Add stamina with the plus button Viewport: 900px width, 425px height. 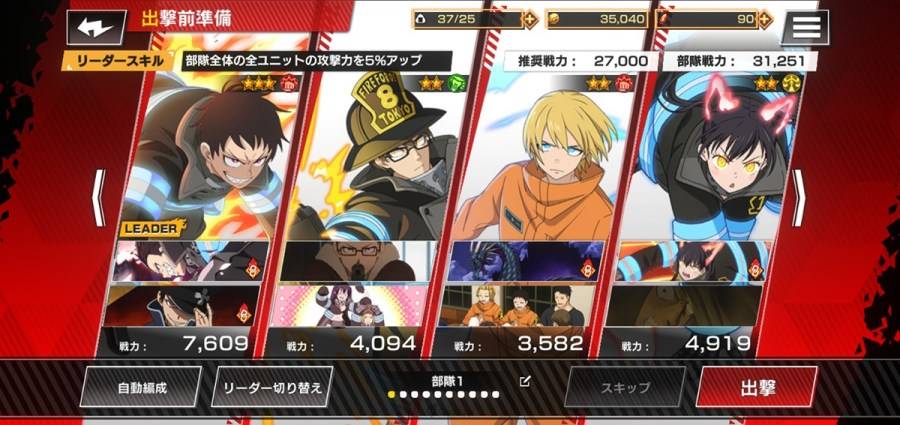coord(530,19)
